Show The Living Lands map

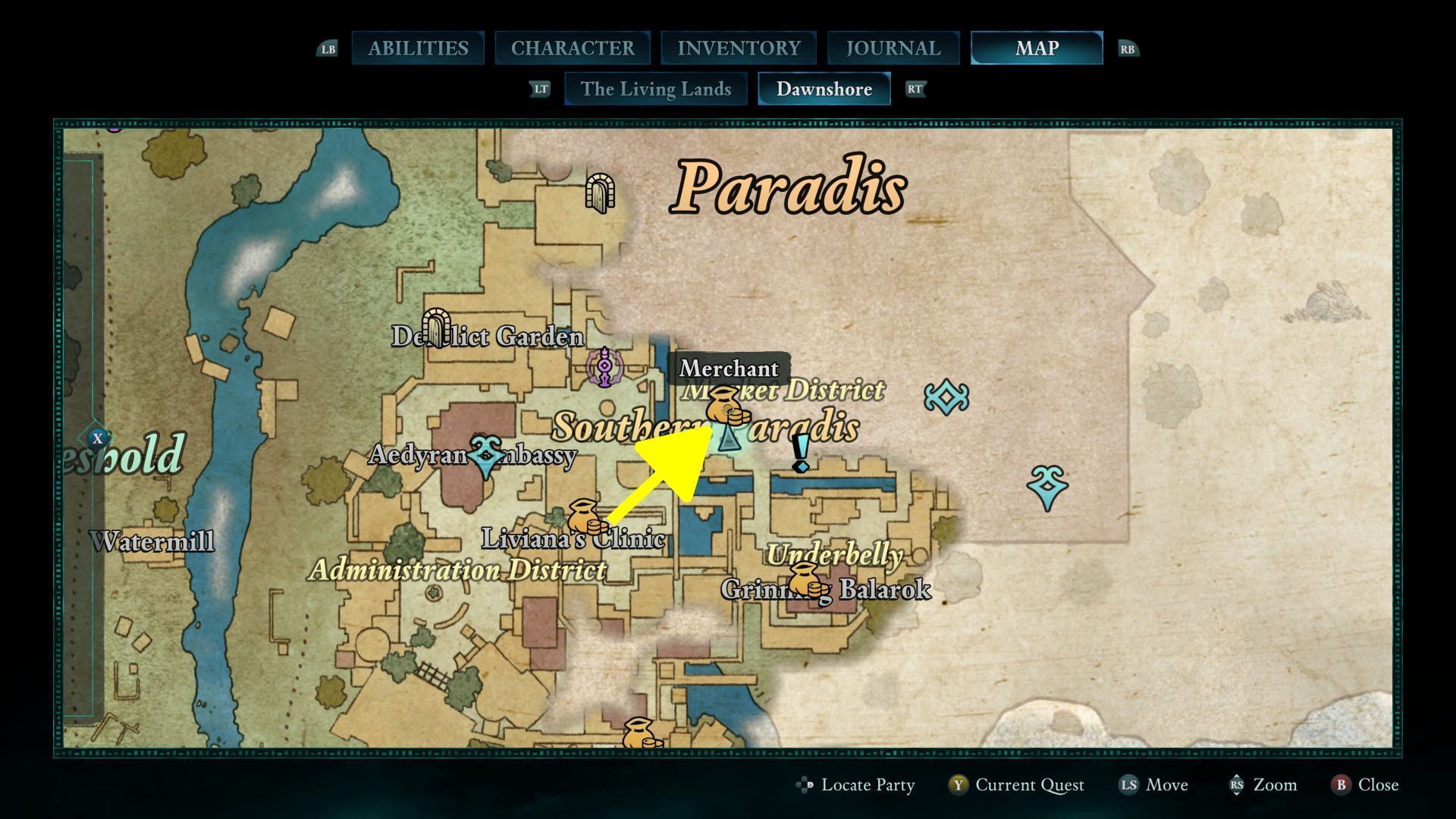pos(656,89)
